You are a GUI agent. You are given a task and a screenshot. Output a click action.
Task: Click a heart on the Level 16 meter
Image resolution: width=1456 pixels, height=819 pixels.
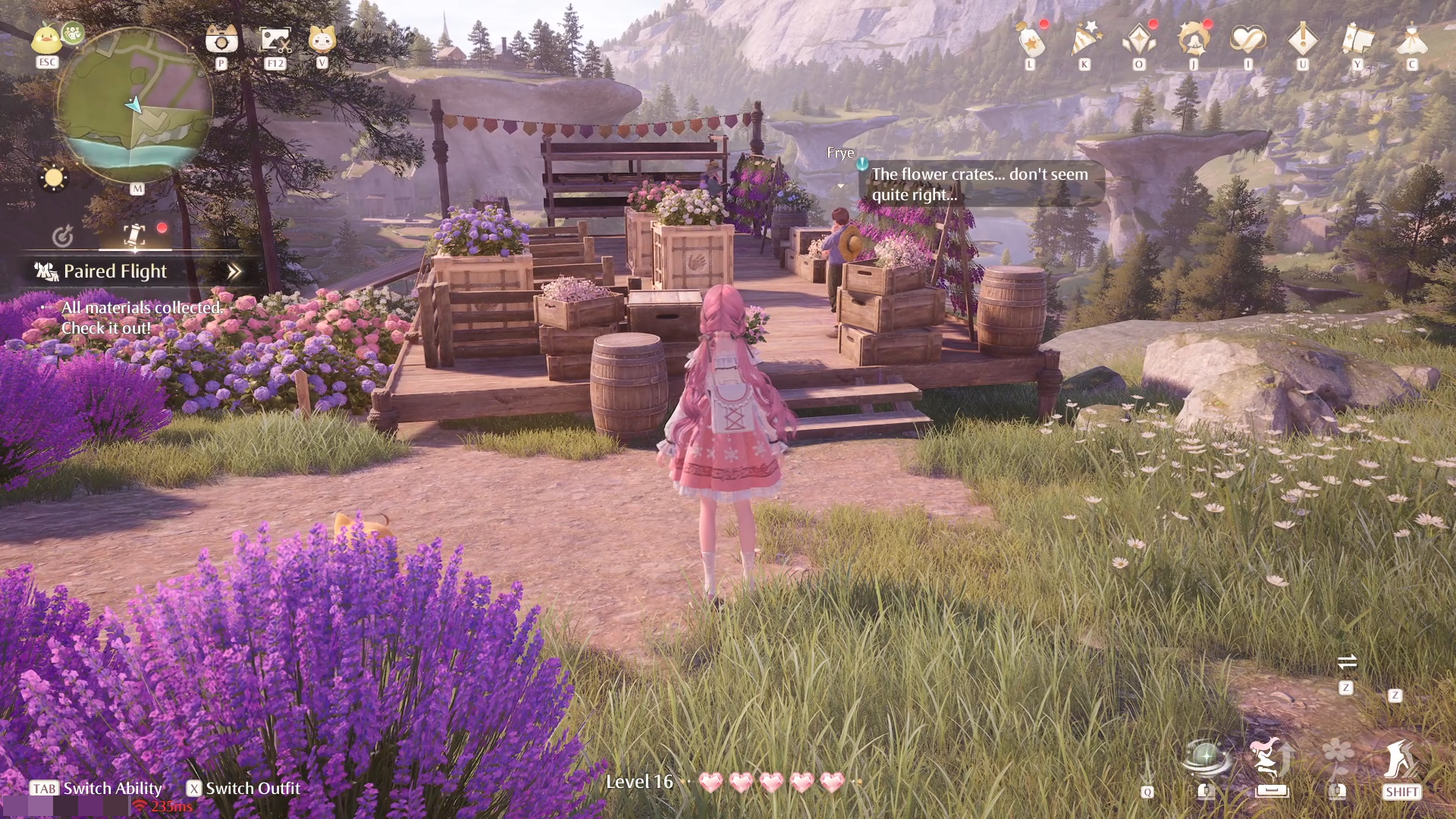pos(710,780)
